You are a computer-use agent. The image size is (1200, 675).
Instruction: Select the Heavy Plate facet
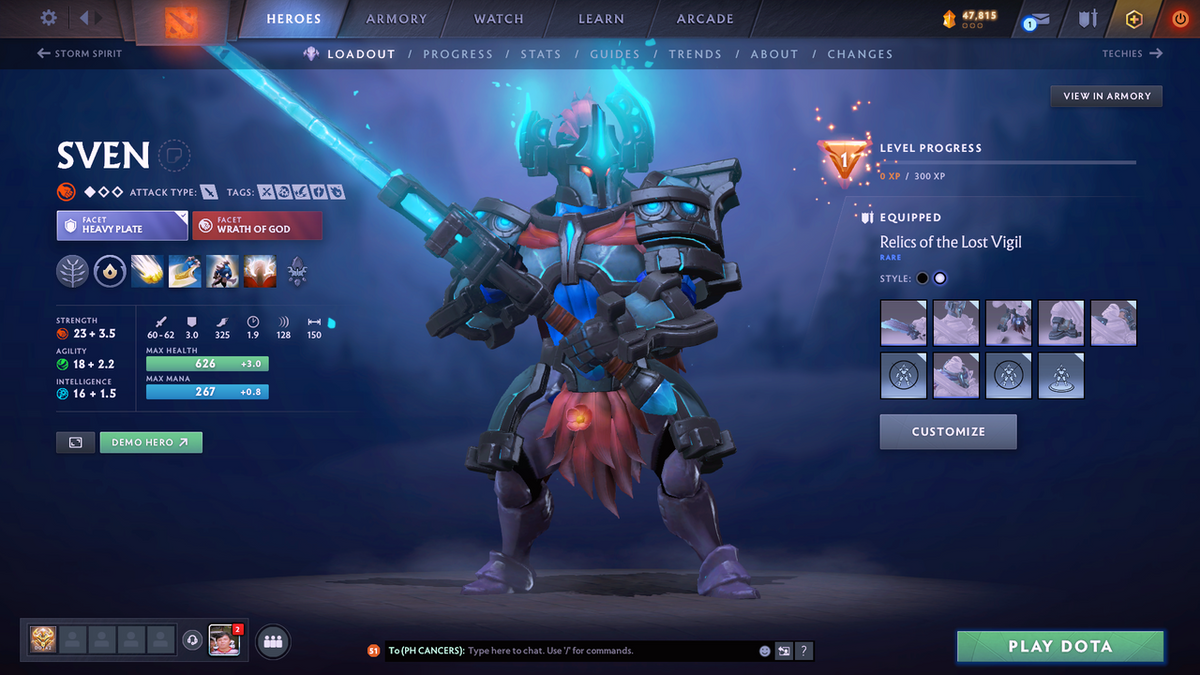click(122, 225)
